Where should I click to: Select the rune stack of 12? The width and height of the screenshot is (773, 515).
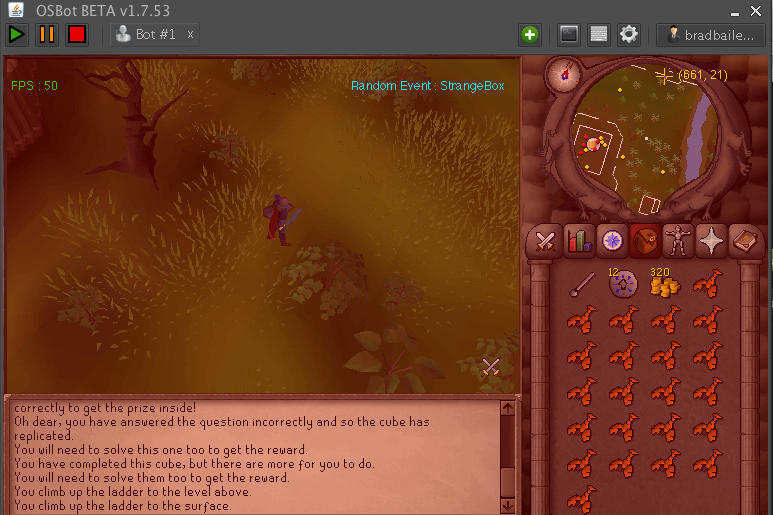622,286
